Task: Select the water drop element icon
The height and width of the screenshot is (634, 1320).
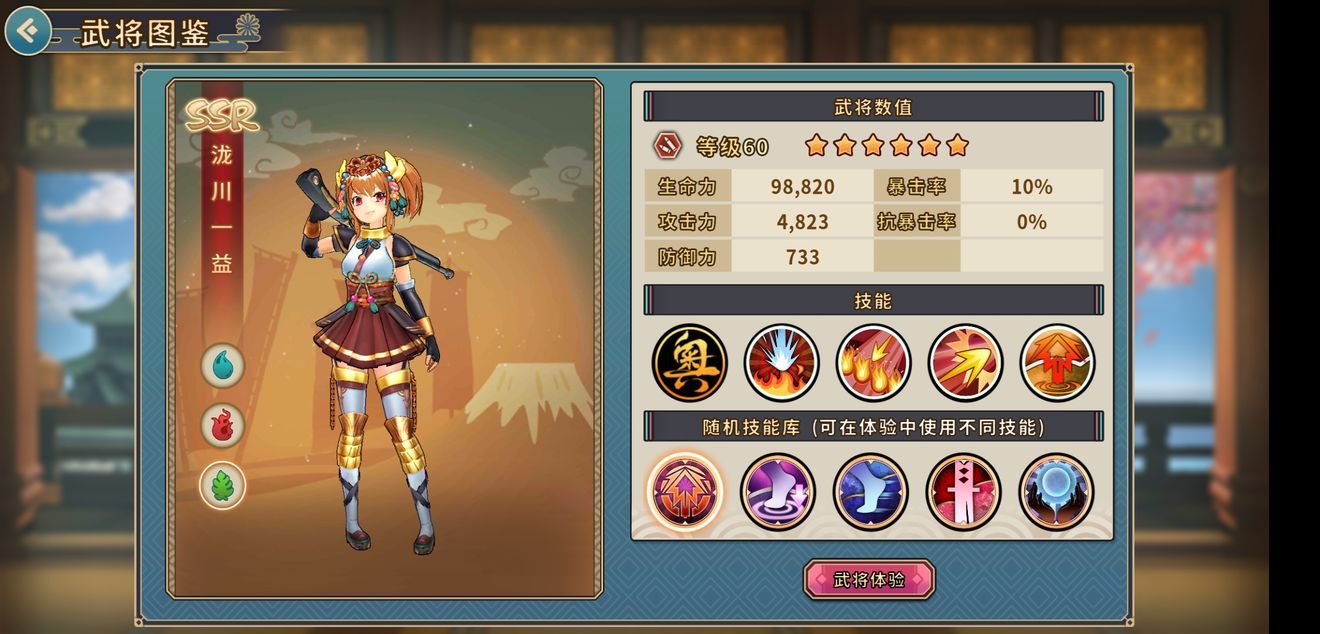Action: click(223, 365)
